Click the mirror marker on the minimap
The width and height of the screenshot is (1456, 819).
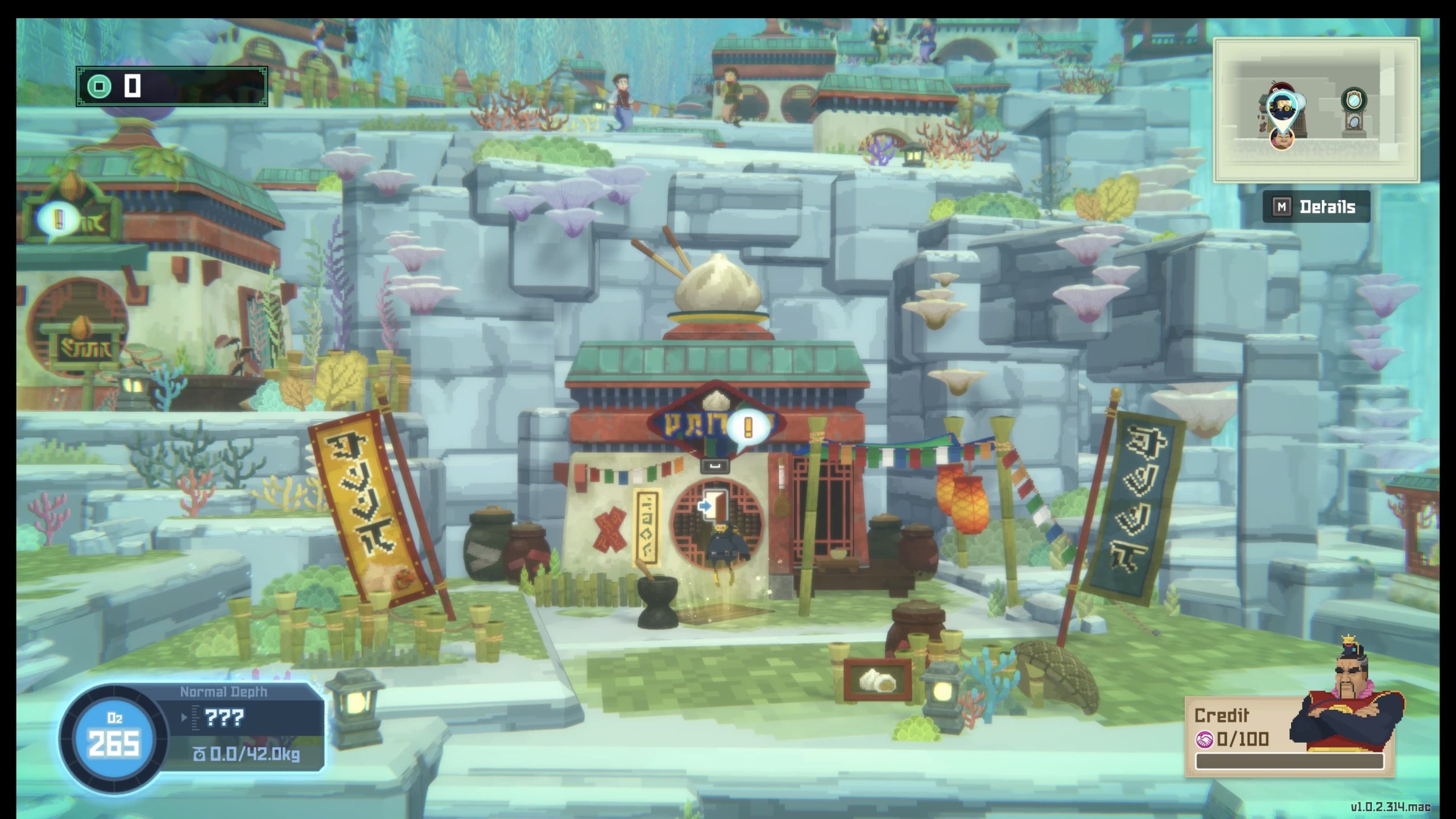click(x=1354, y=101)
